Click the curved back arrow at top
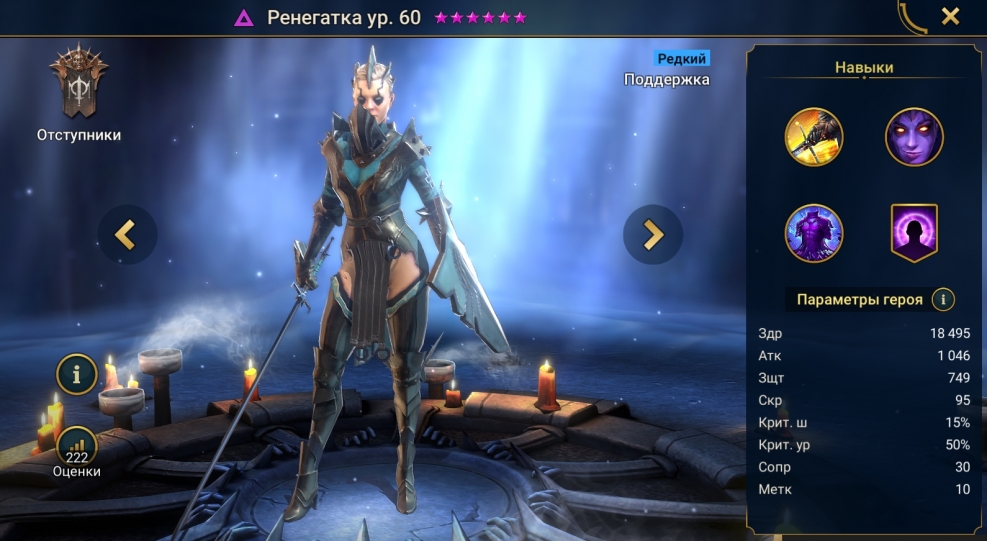 912,17
